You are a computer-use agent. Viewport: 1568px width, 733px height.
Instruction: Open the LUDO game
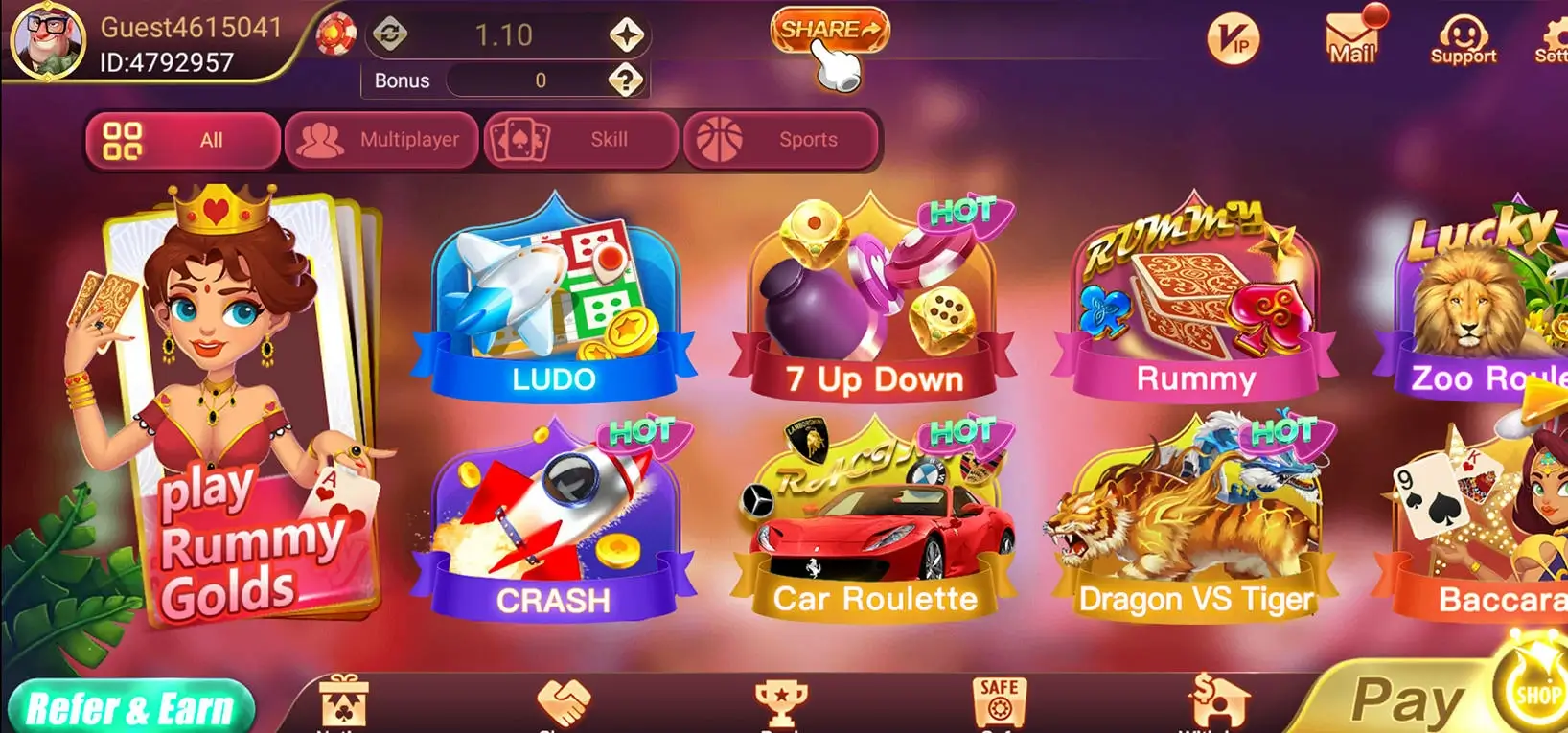point(552,297)
